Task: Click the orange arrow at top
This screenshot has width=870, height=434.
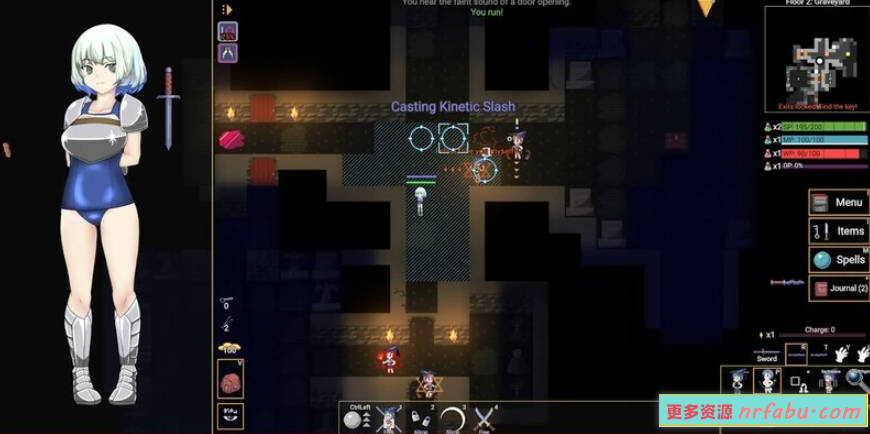Action: tap(706, 9)
